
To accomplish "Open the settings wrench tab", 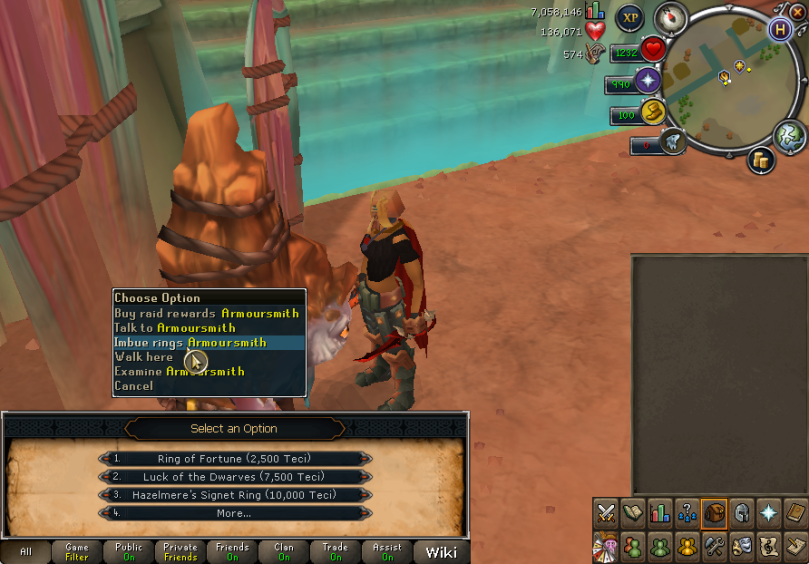I will [x=714, y=546].
